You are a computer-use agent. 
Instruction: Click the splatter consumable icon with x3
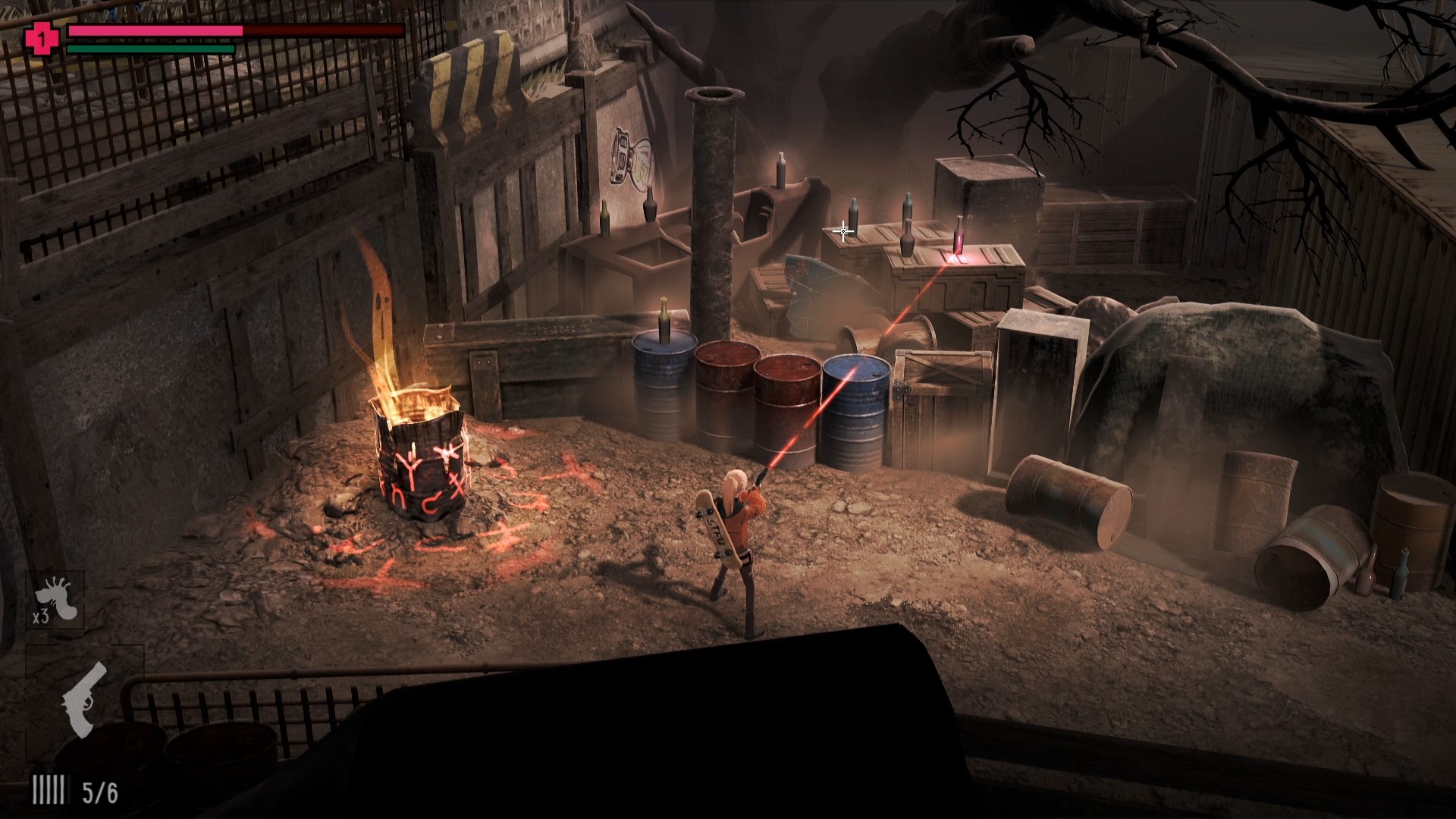point(58,600)
